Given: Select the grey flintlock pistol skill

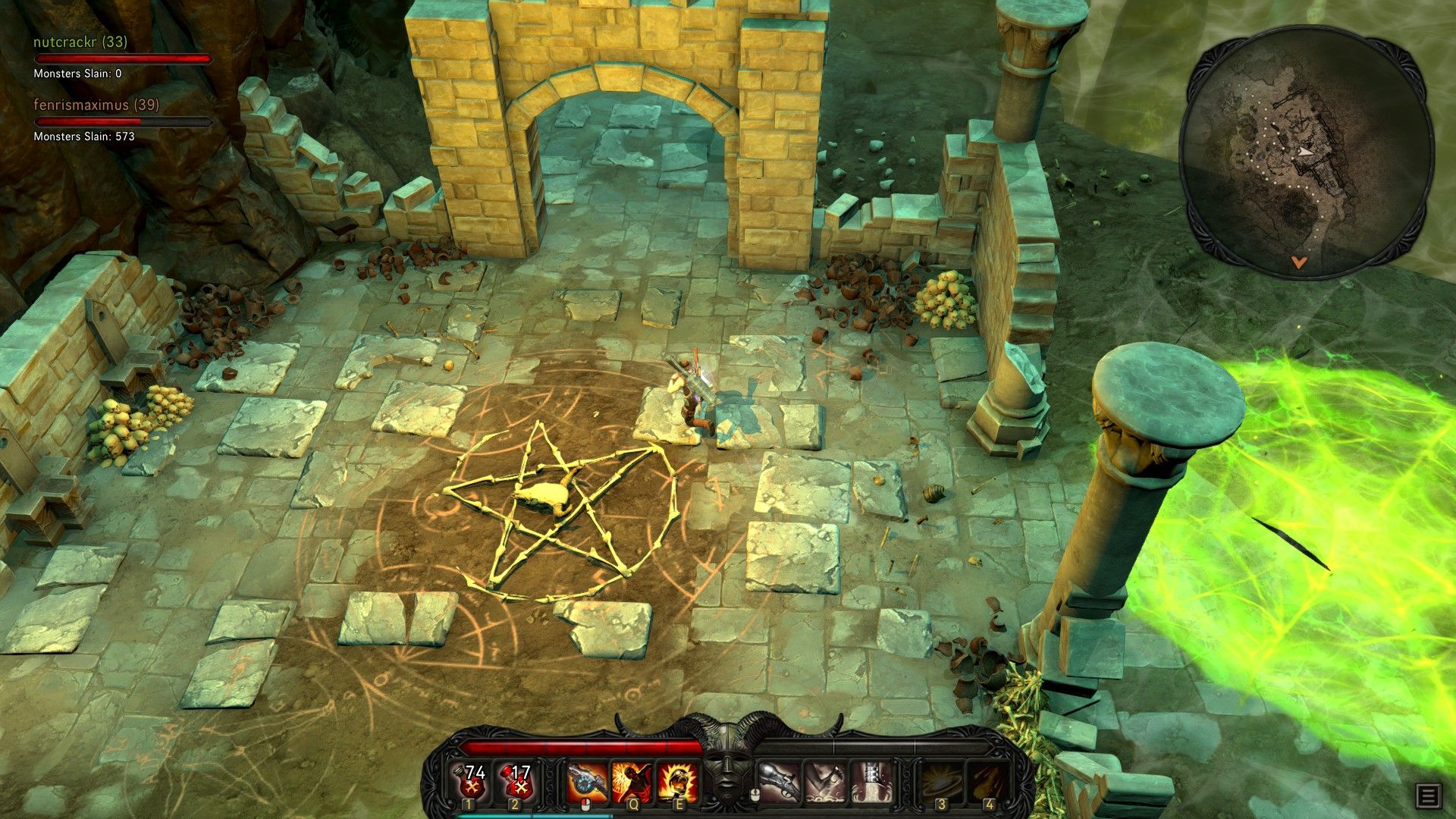Looking at the screenshot, I should 779,782.
